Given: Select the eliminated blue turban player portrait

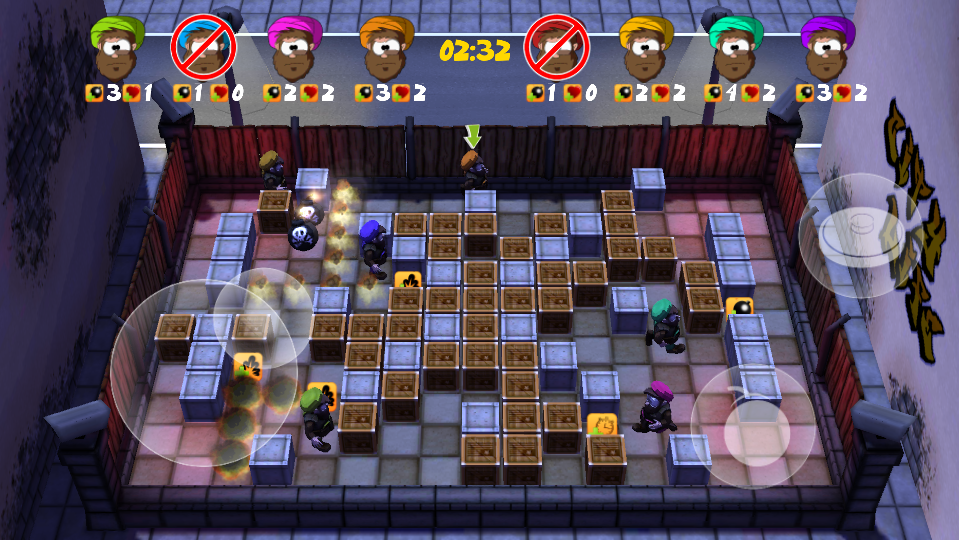Looking at the screenshot, I should 204,47.
